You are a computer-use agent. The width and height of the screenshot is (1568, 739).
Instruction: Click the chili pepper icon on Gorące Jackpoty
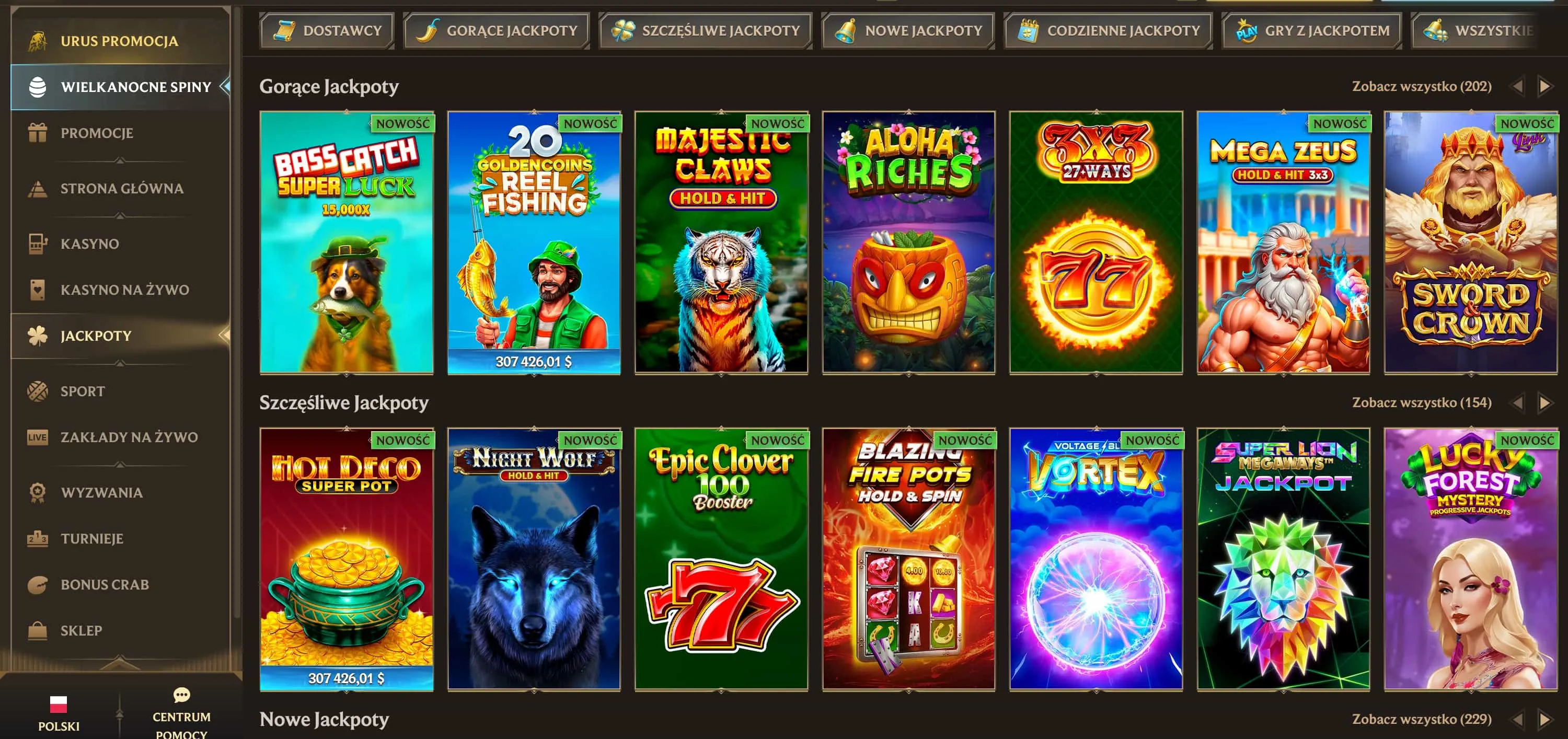tap(430, 30)
